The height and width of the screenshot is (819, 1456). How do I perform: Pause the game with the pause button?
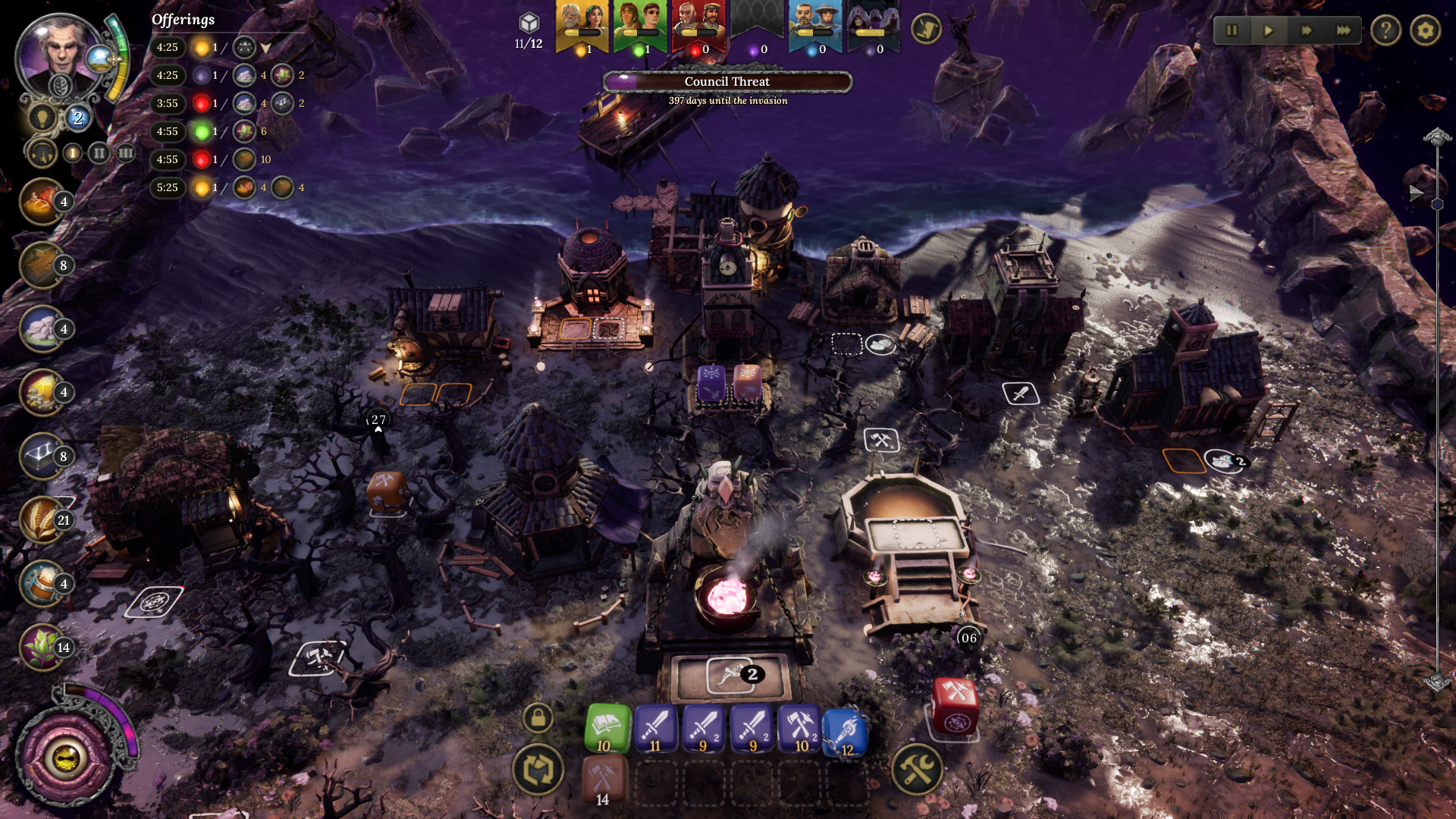tap(1232, 30)
